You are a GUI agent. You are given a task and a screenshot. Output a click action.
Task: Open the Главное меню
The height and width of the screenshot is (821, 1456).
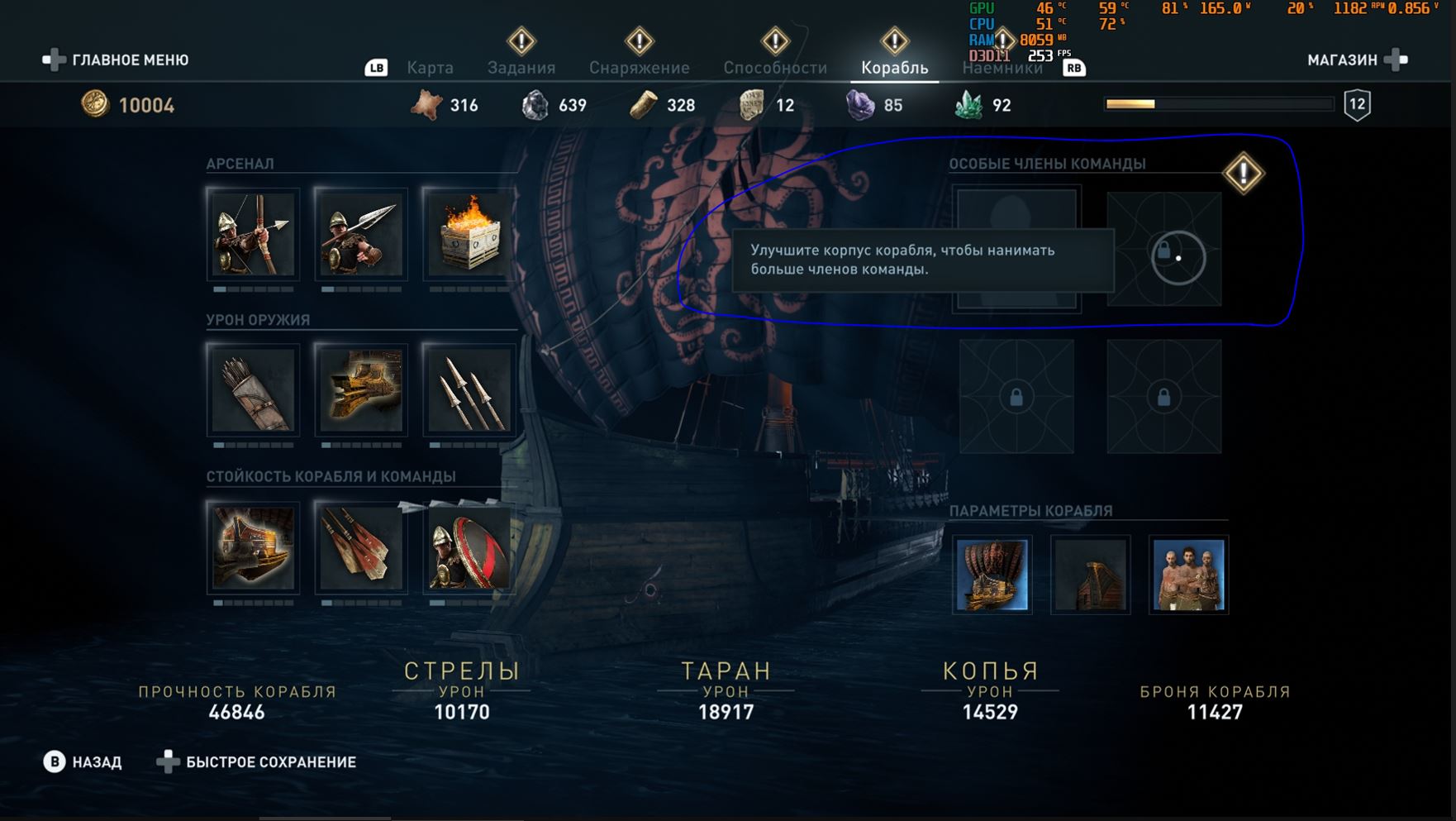(117, 60)
